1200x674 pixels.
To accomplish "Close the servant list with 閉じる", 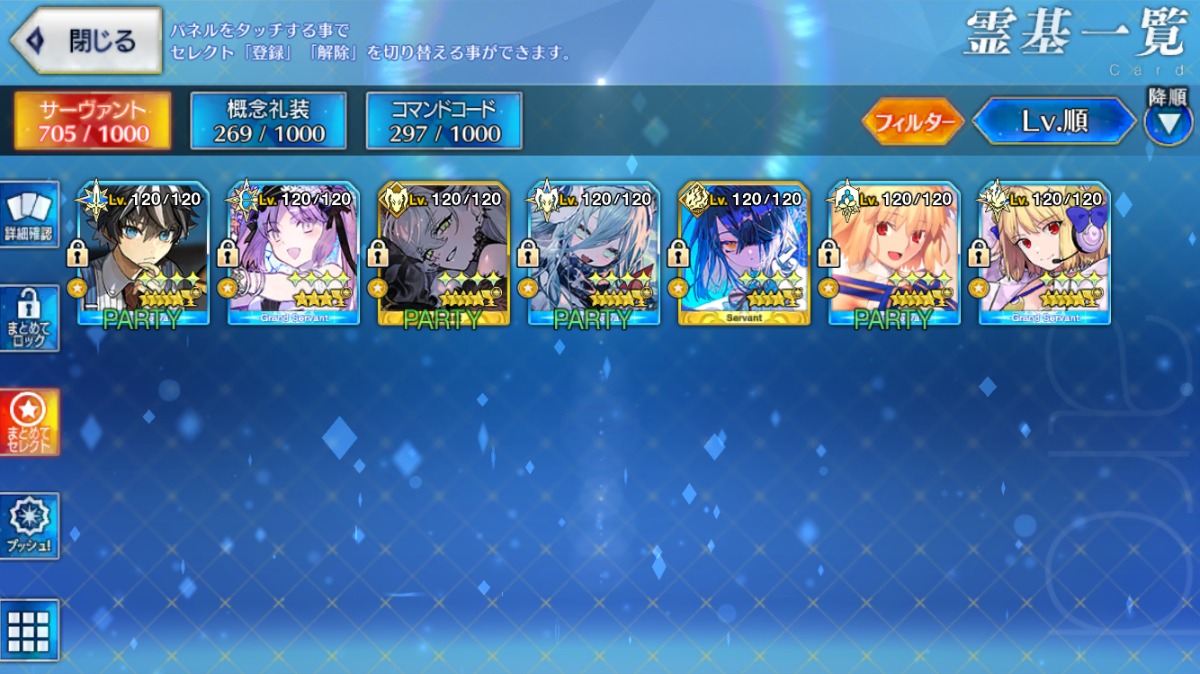I will pos(87,41).
